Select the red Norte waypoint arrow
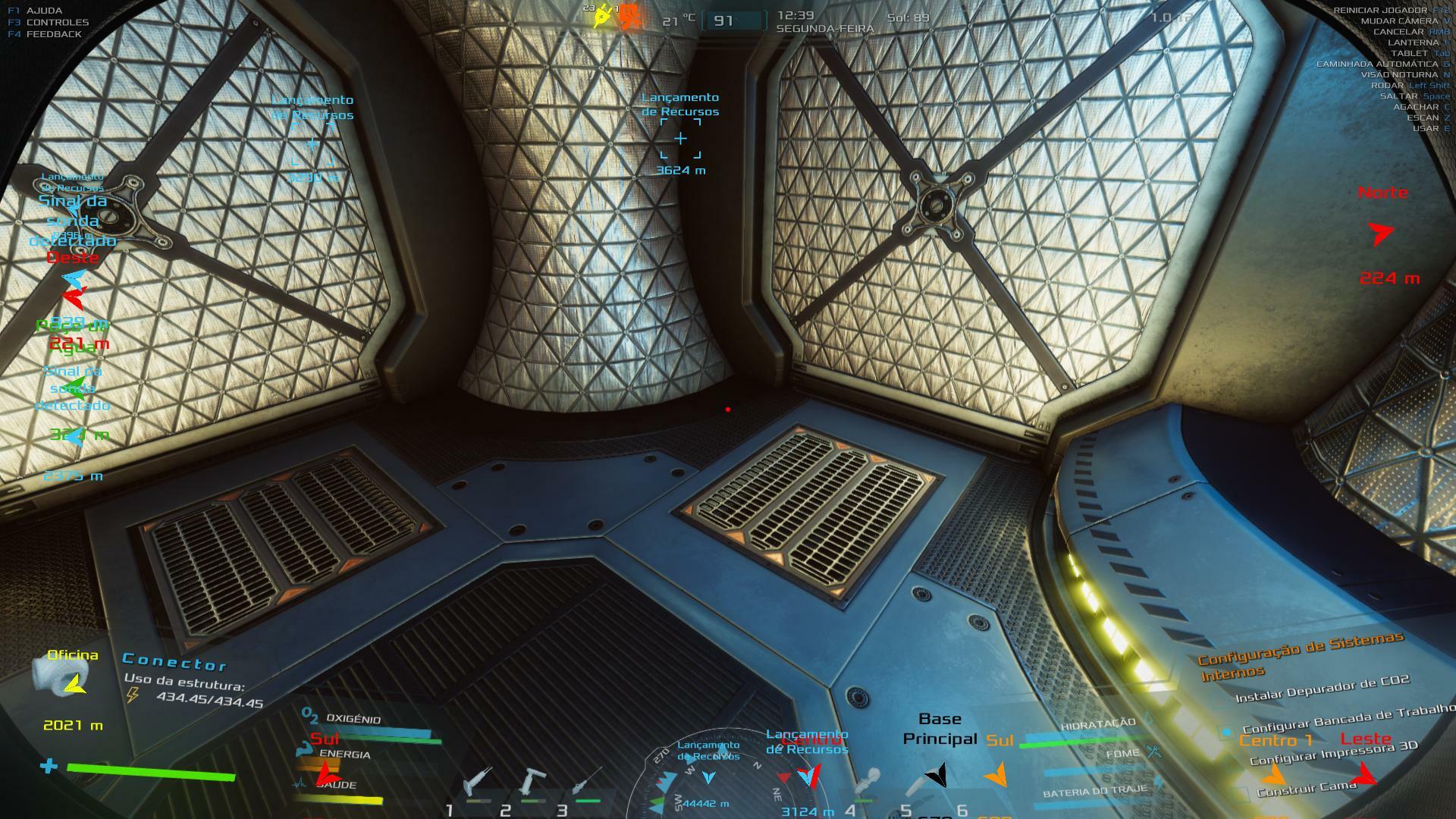The image size is (1456, 819). [x=1382, y=234]
